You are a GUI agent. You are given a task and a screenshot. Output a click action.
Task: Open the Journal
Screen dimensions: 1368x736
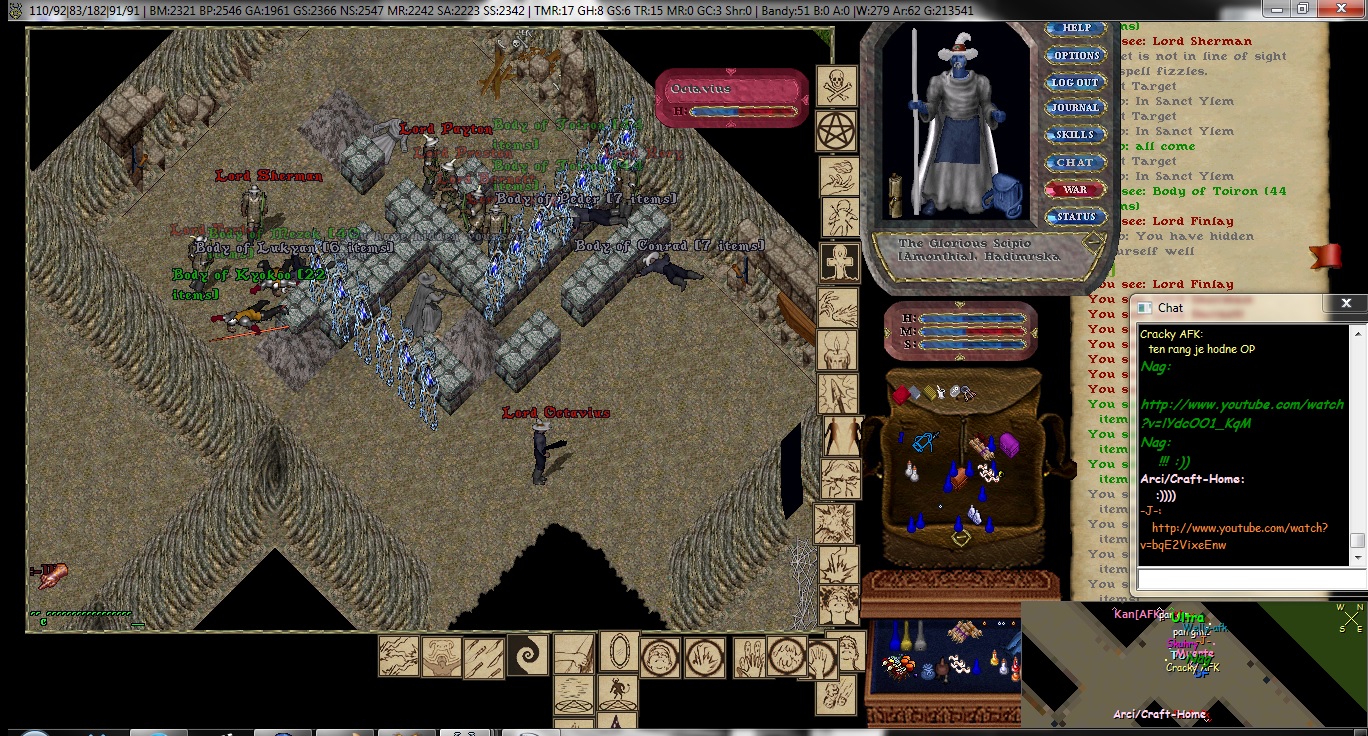tap(1075, 108)
